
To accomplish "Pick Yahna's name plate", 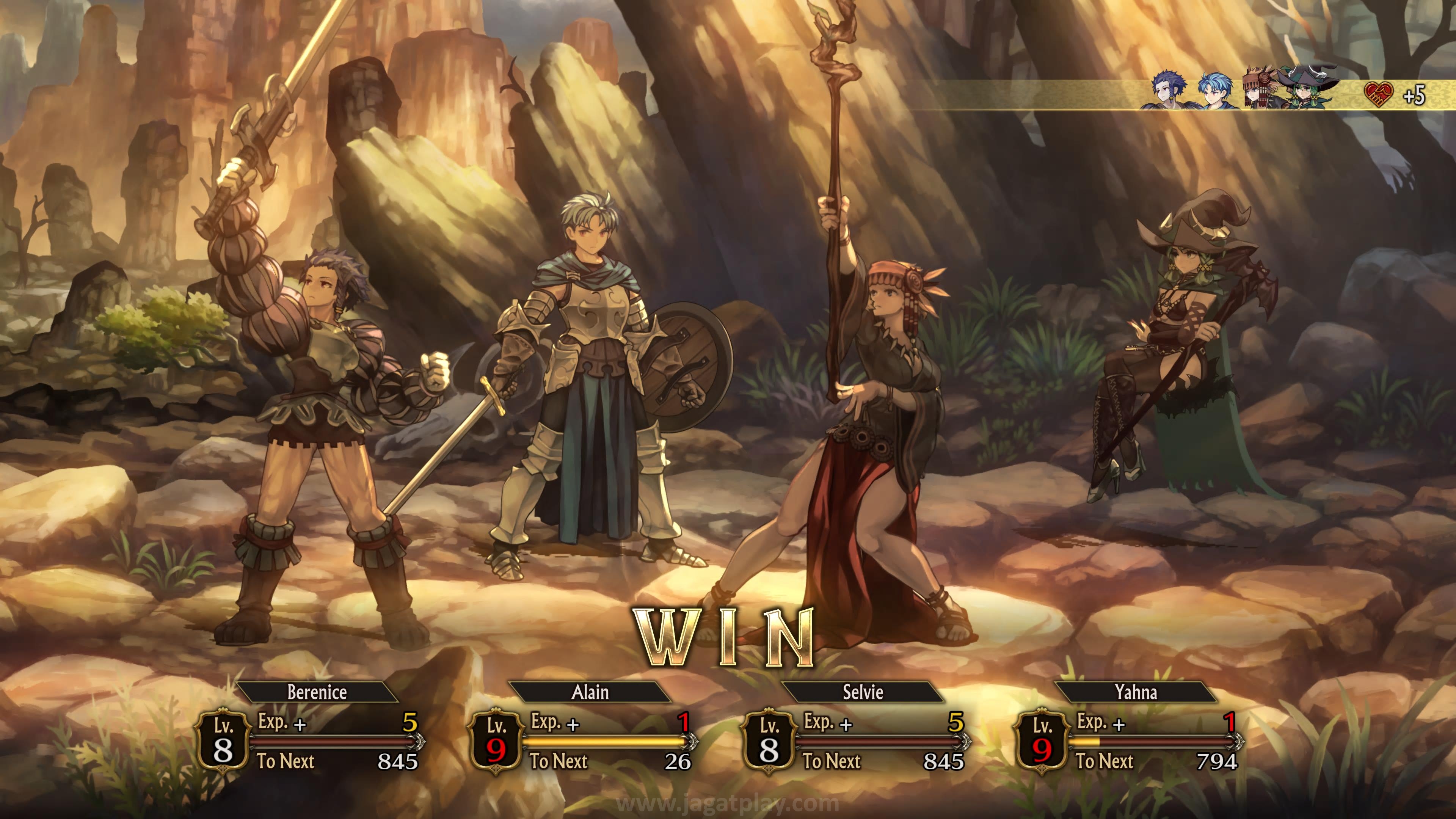I will click(1136, 692).
